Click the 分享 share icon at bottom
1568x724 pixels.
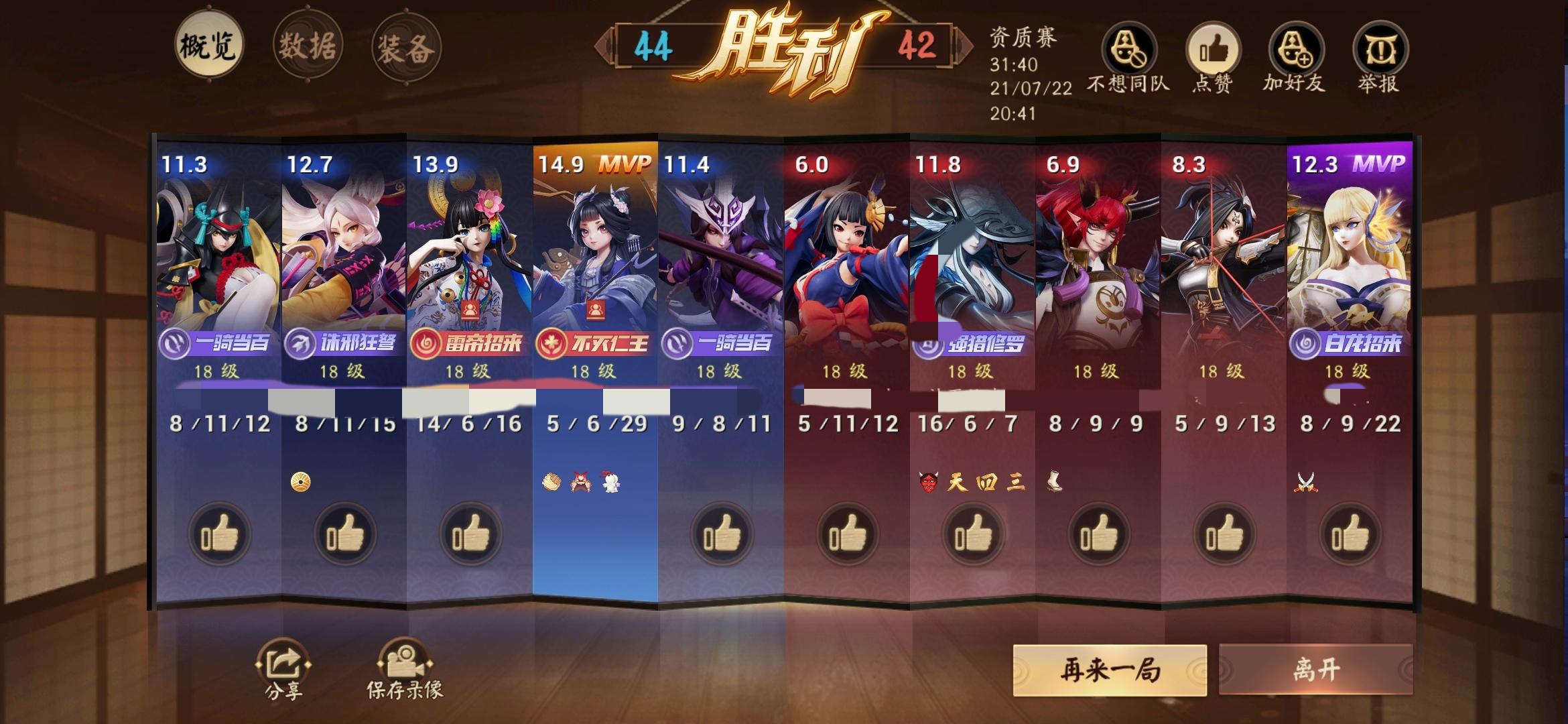(x=283, y=664)
